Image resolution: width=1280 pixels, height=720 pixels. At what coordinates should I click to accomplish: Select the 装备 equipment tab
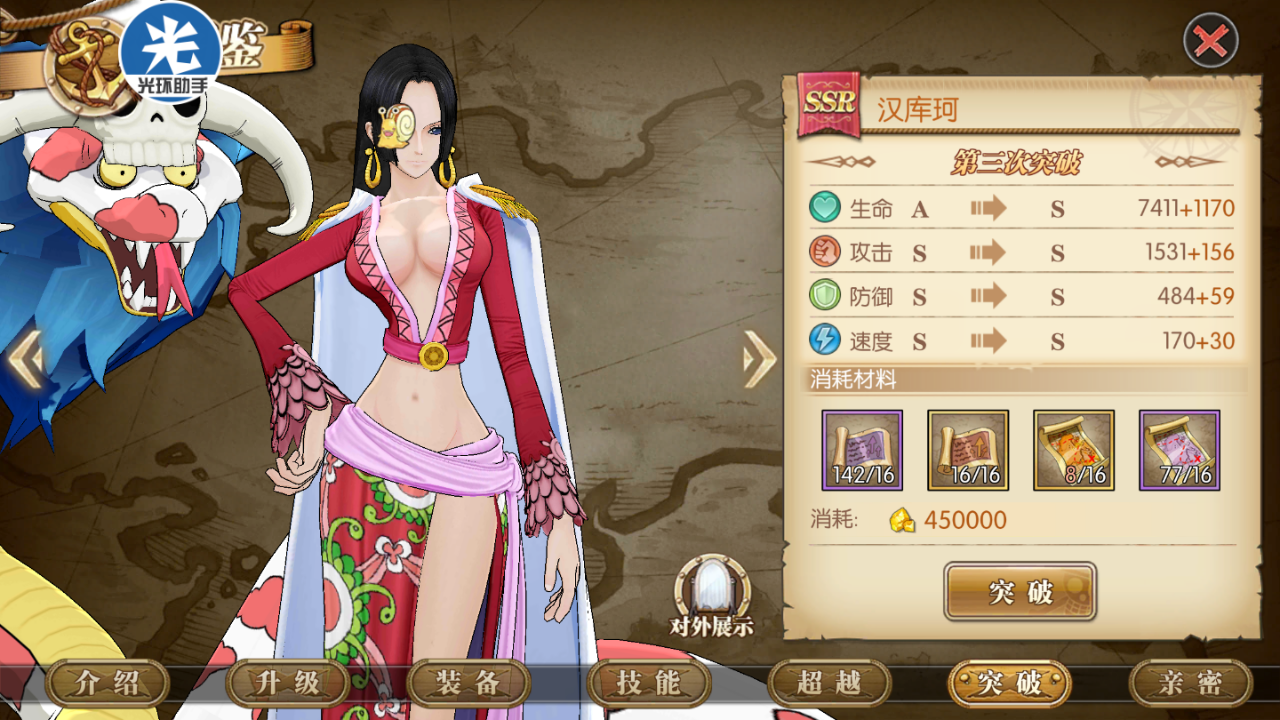click(468, 684)
